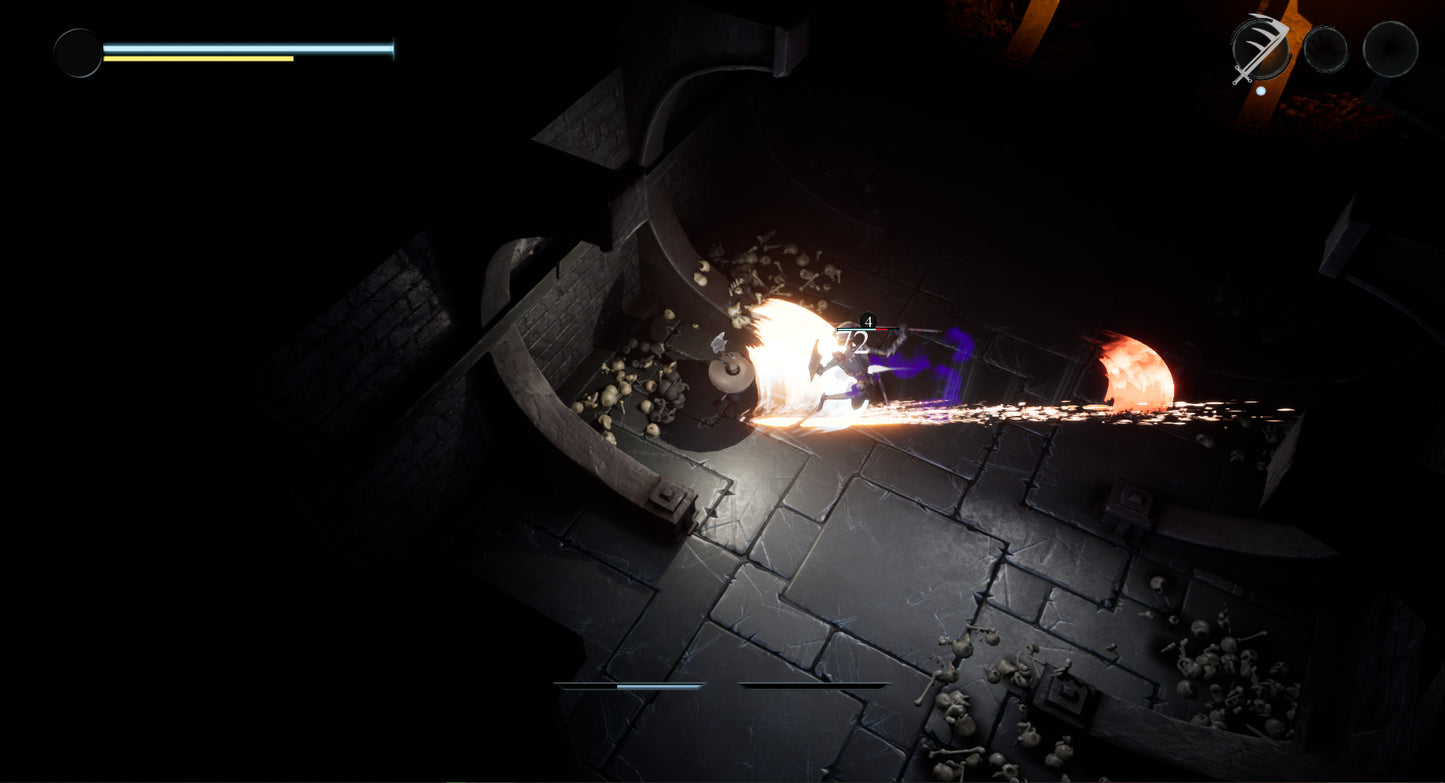This screenshot has width=1445, height=783.
Task: Click the damage number 72 popup
Action: (855, 342)
